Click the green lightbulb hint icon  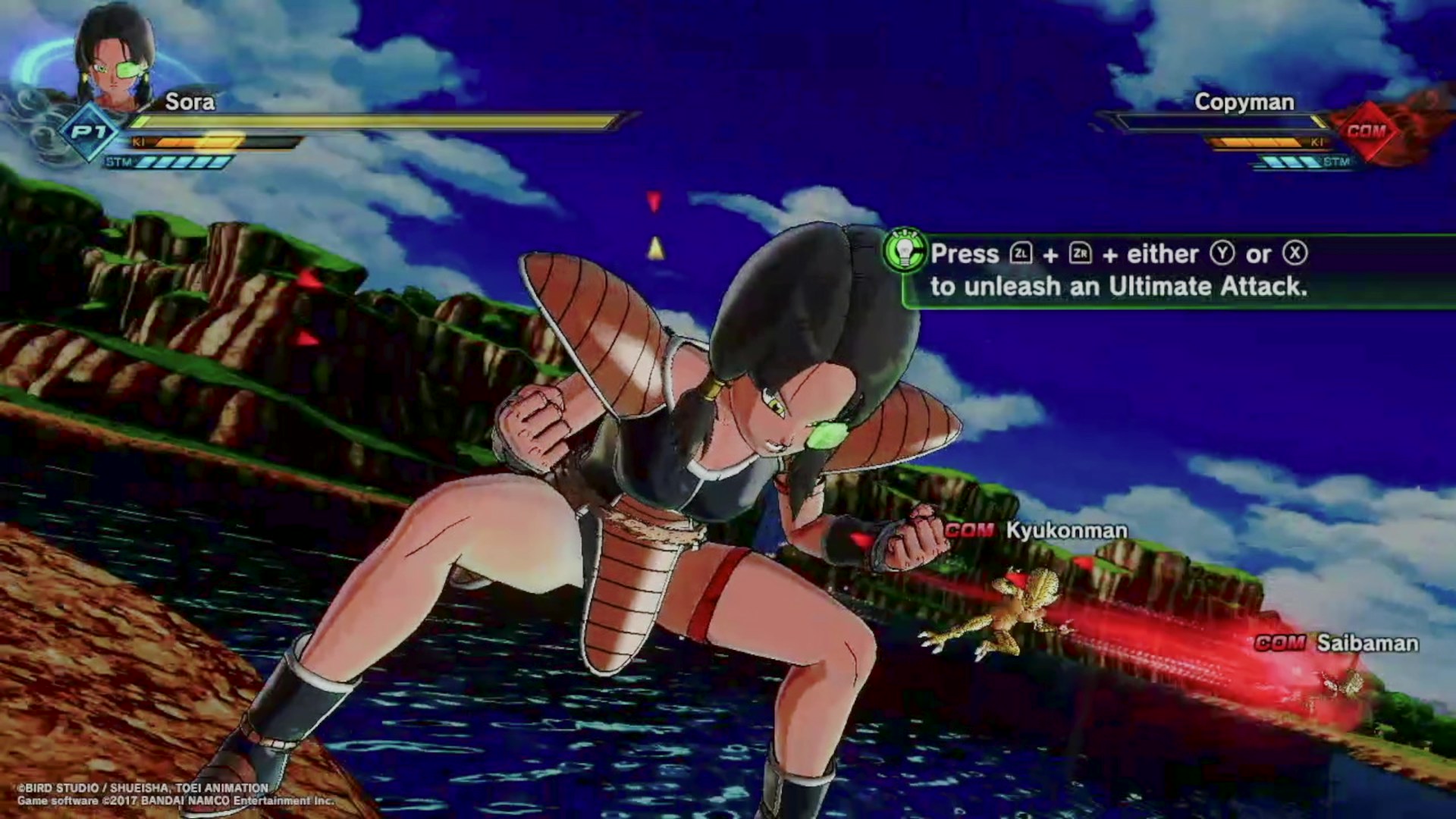pyautogui.click(x=905, y=251)
